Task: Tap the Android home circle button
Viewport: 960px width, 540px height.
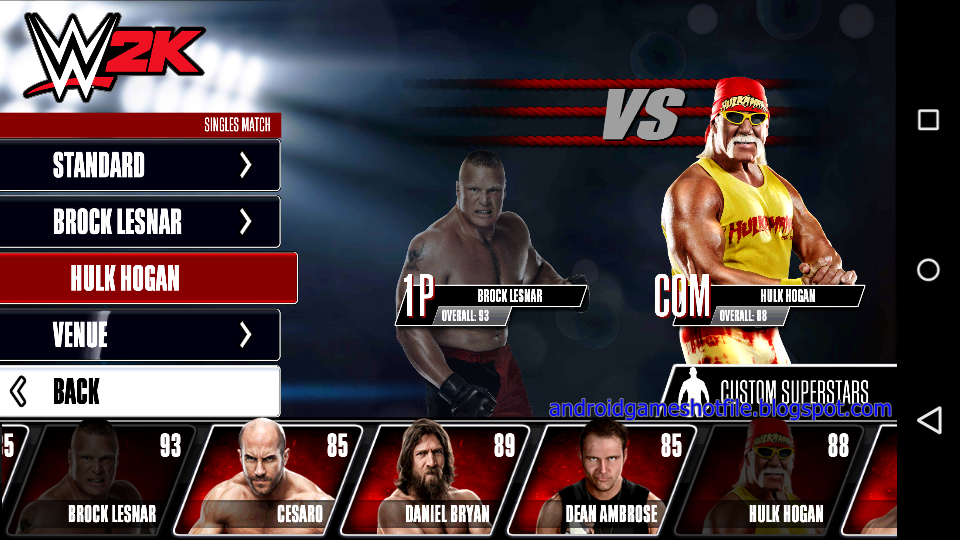Action: click(x=928, y=270)
